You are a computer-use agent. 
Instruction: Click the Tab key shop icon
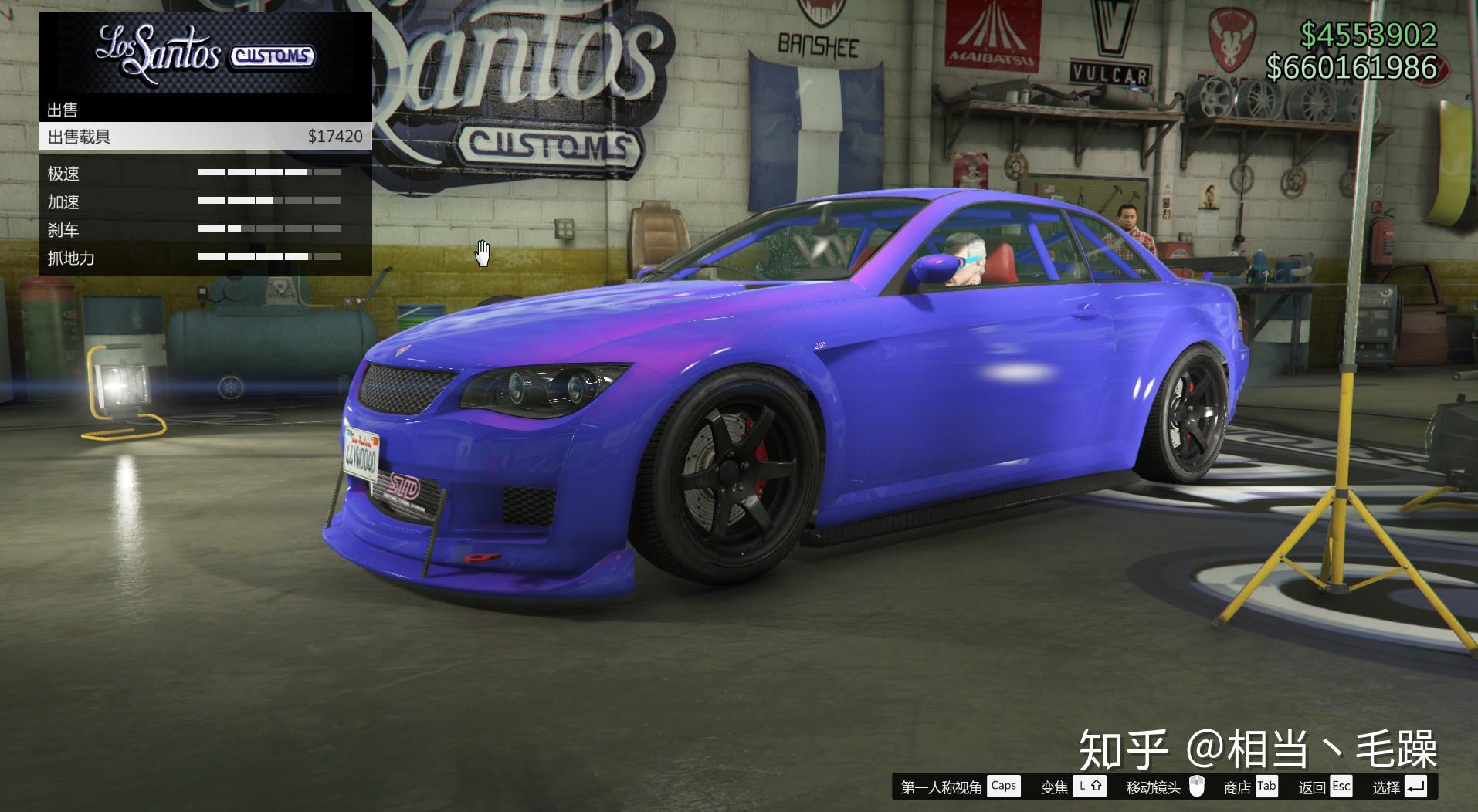(x=1267, y=787)
